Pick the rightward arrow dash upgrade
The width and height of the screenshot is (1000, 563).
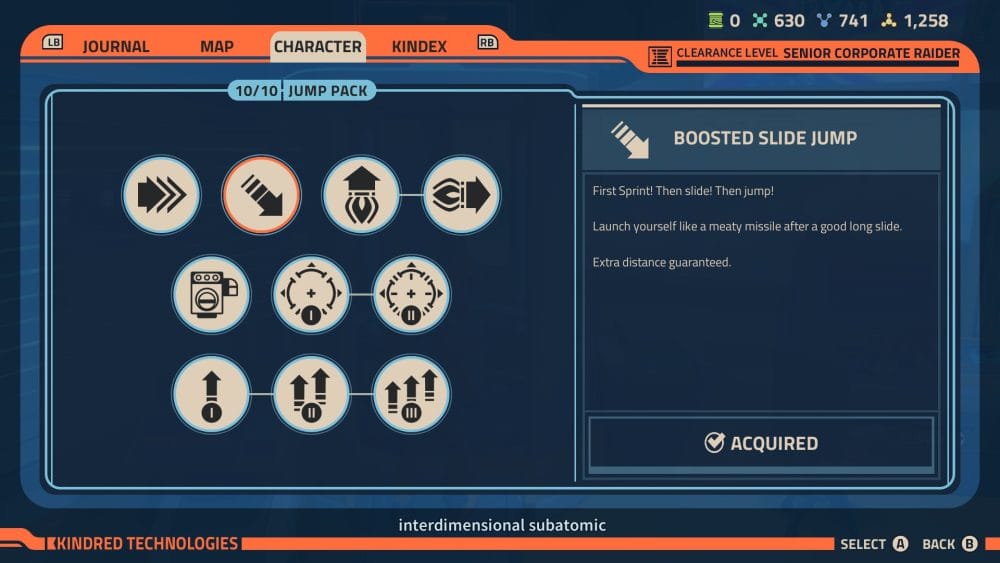click(x=461, y=195)
